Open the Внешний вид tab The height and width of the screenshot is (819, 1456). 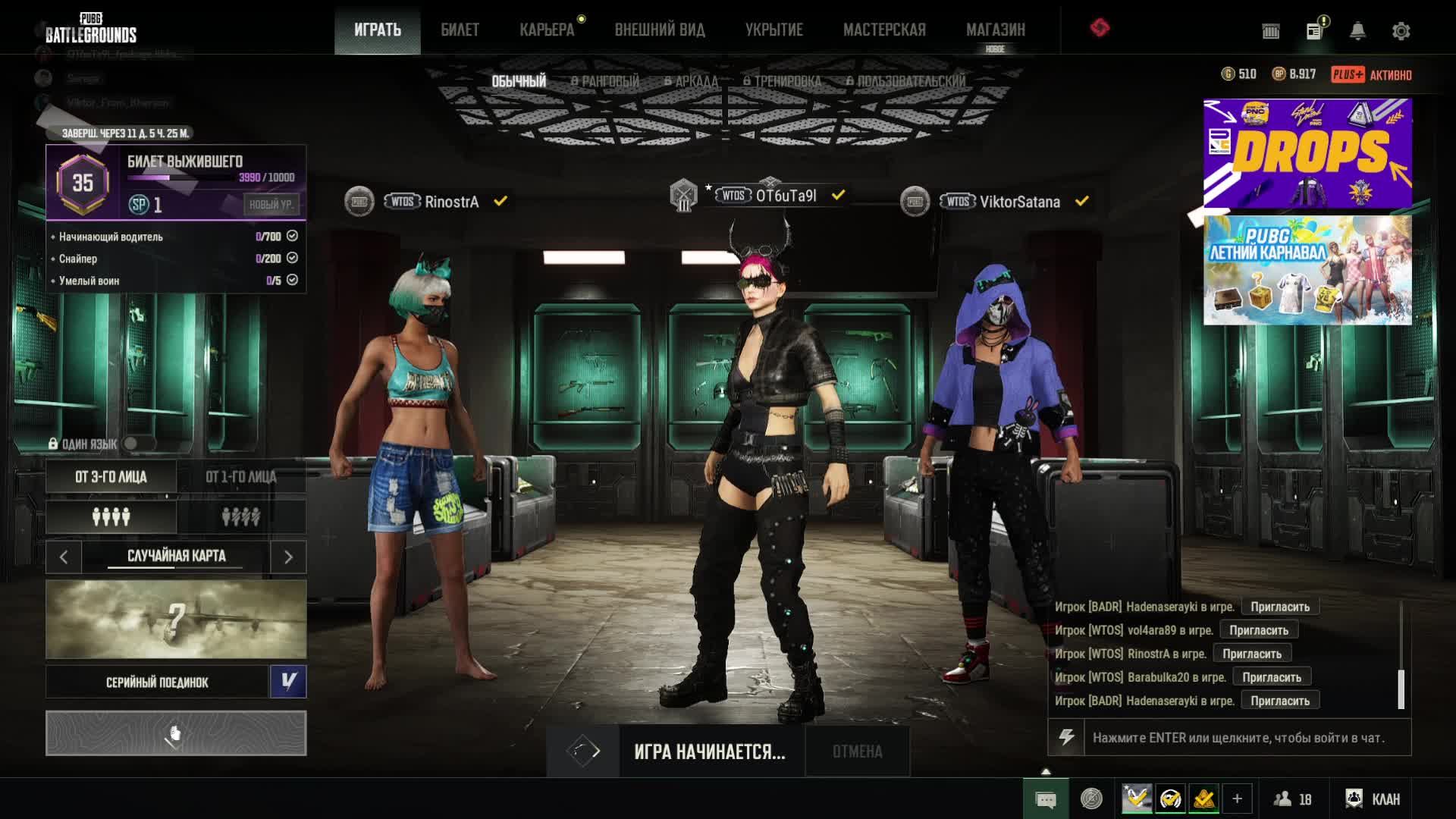click(x=660, y=30)
